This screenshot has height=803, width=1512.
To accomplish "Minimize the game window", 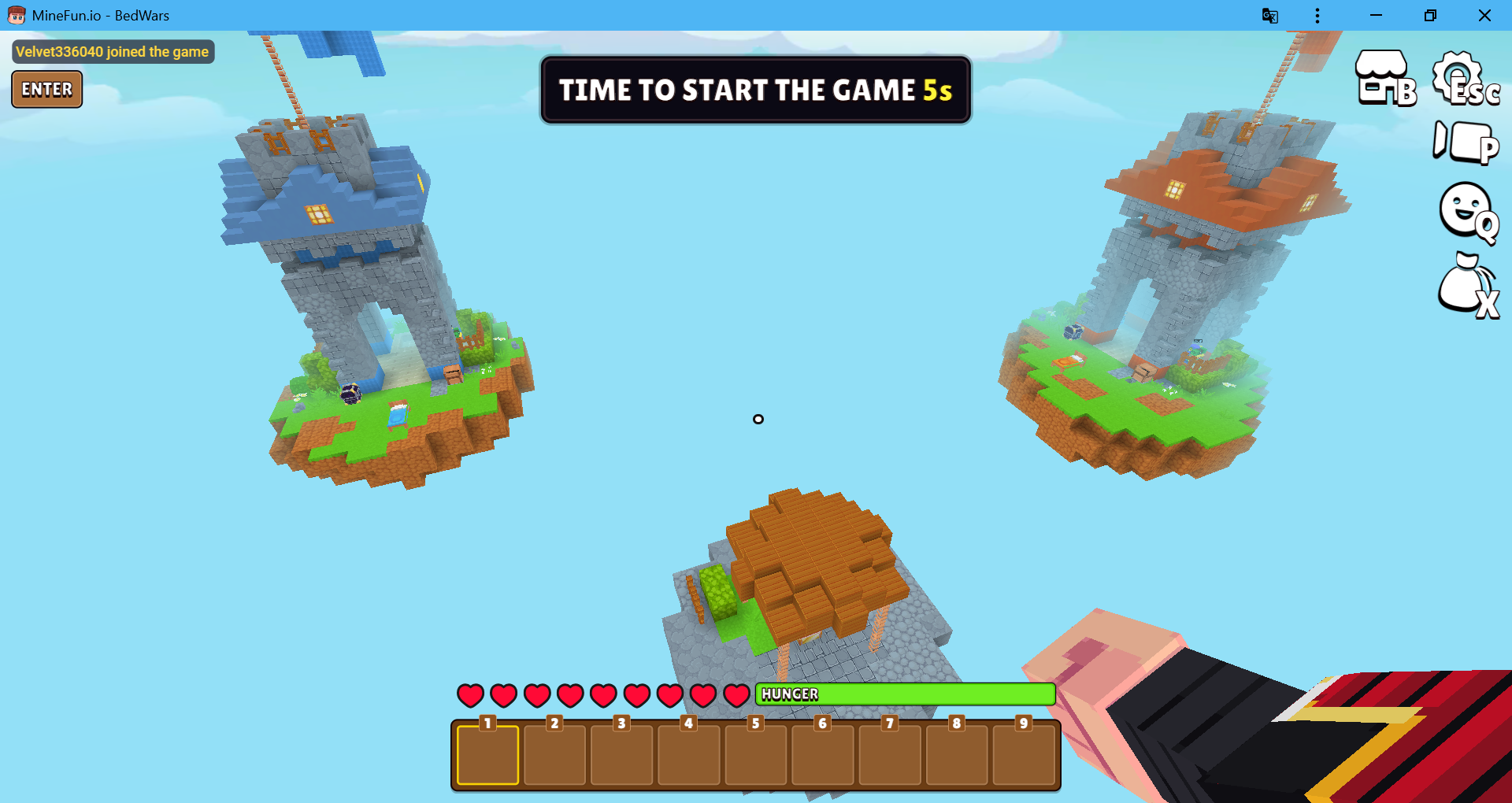I will click(1376, 16).
